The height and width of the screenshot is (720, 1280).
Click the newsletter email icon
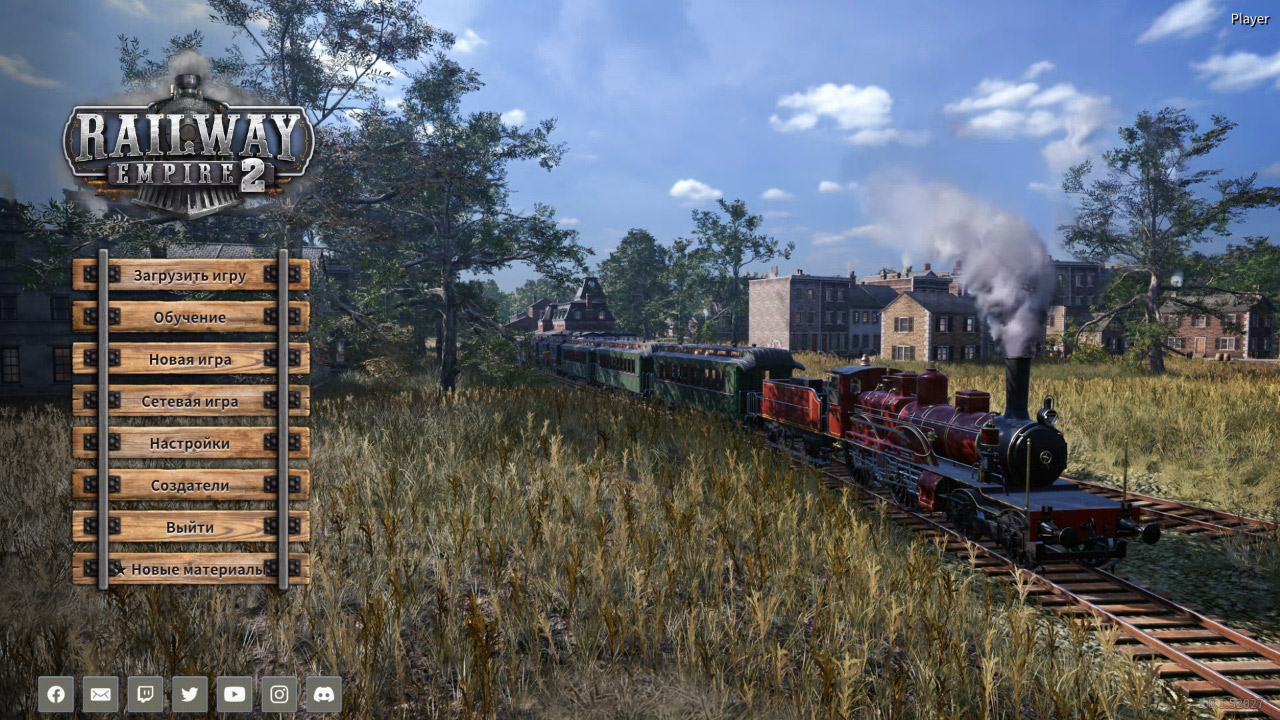pos(100,694)
